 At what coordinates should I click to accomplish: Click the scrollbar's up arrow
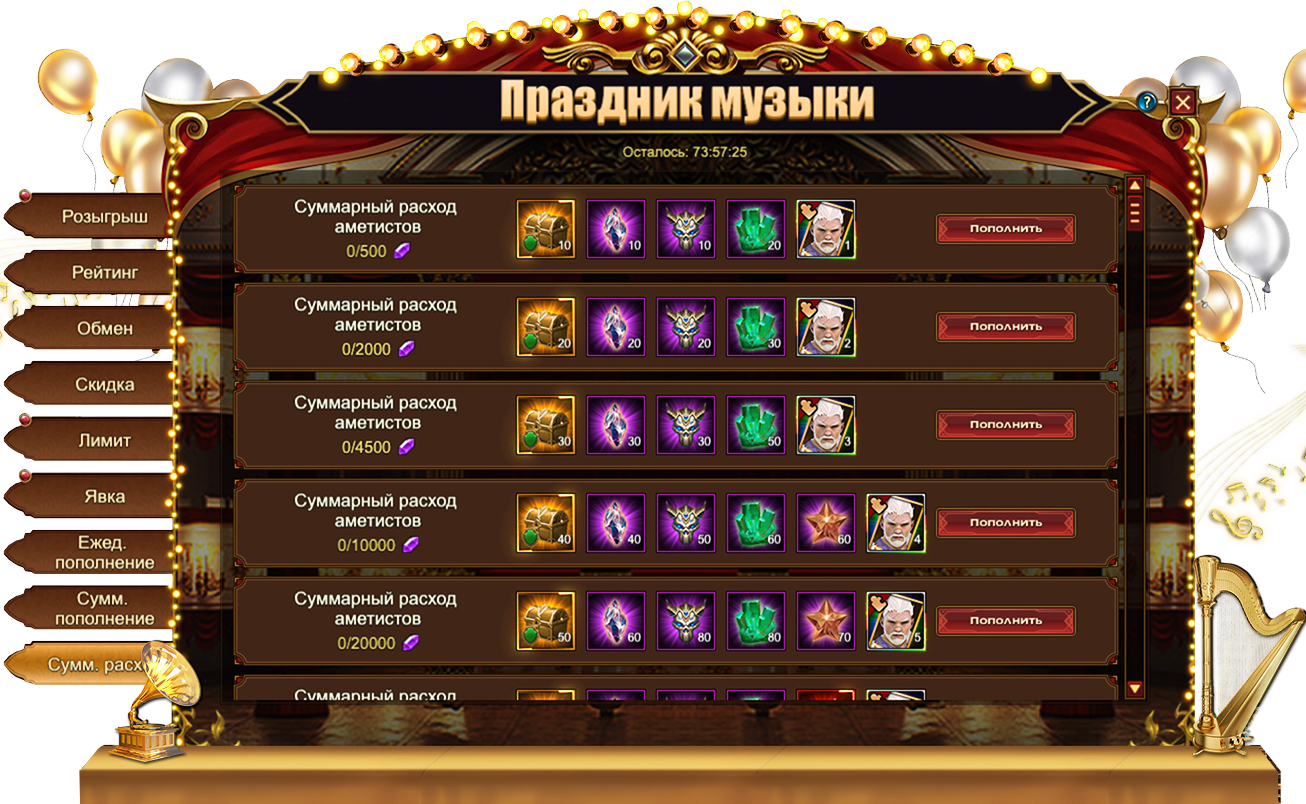1134,186
